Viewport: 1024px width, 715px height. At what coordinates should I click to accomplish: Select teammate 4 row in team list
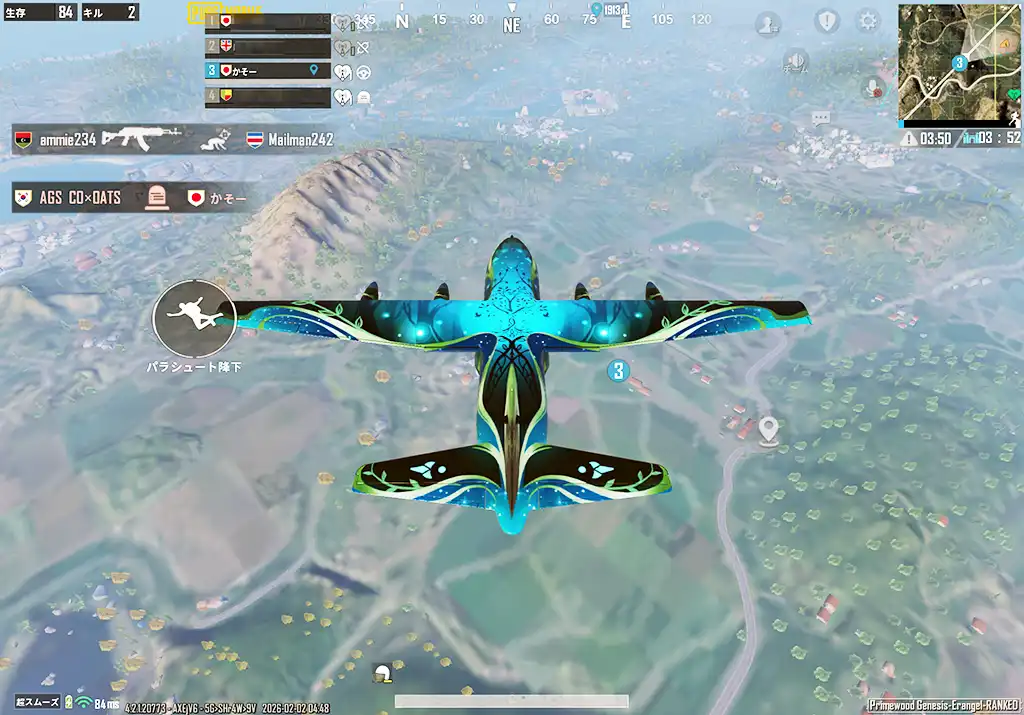click(267, 97)
